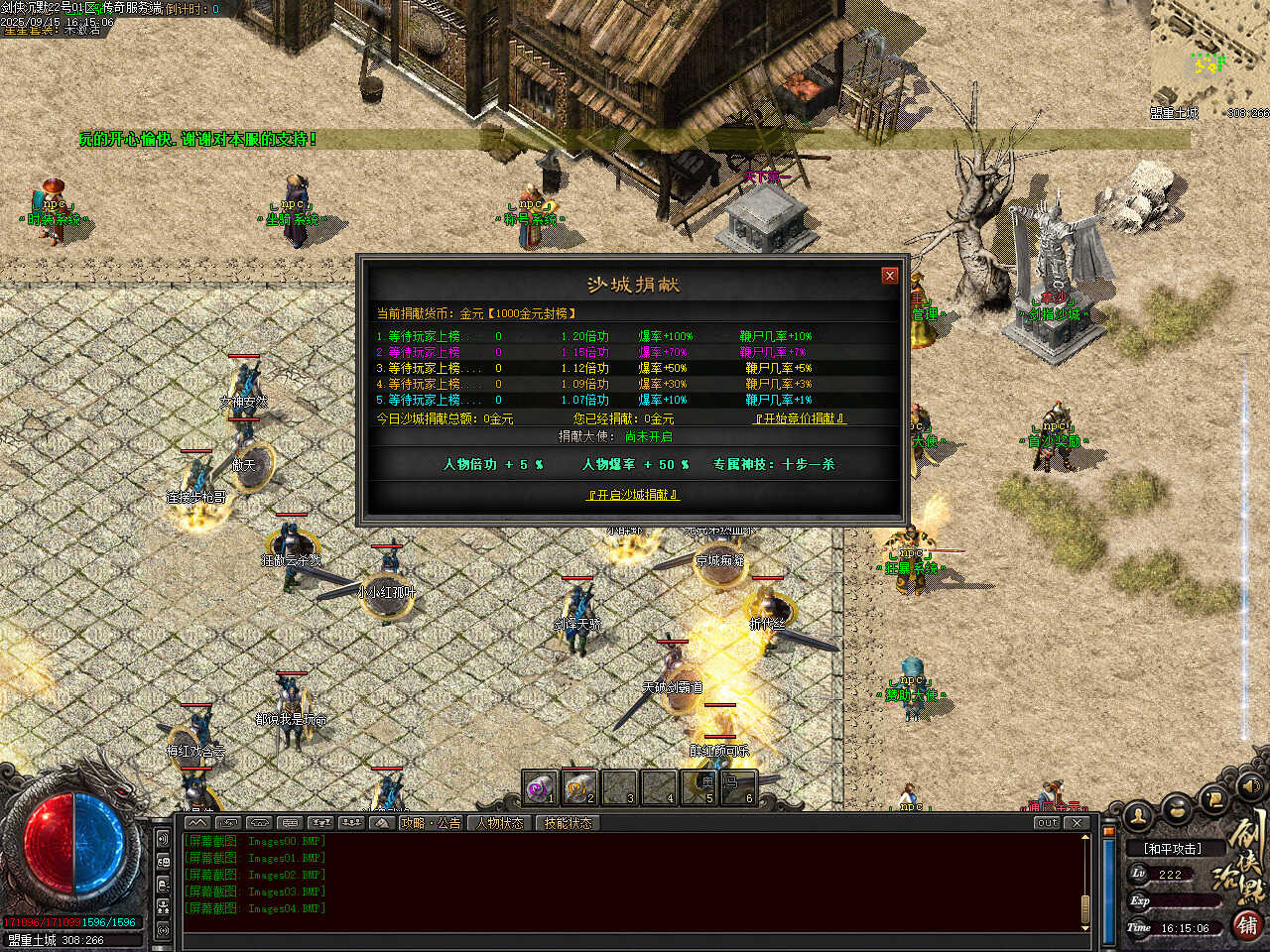The height and width of the screenshot is (952, 1270).
Task: Use the golden item in hotbar slot 2
Action: (579, 787)
